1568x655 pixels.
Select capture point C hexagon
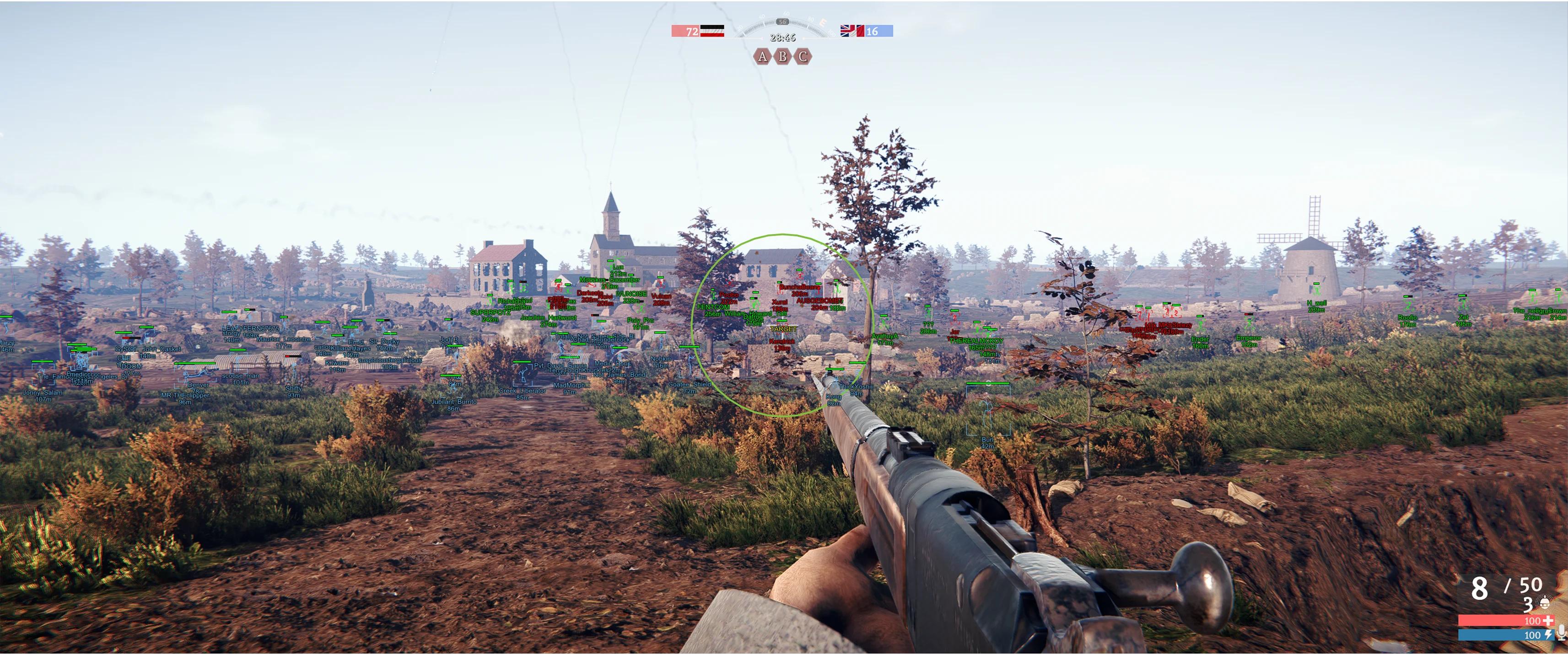803,57
